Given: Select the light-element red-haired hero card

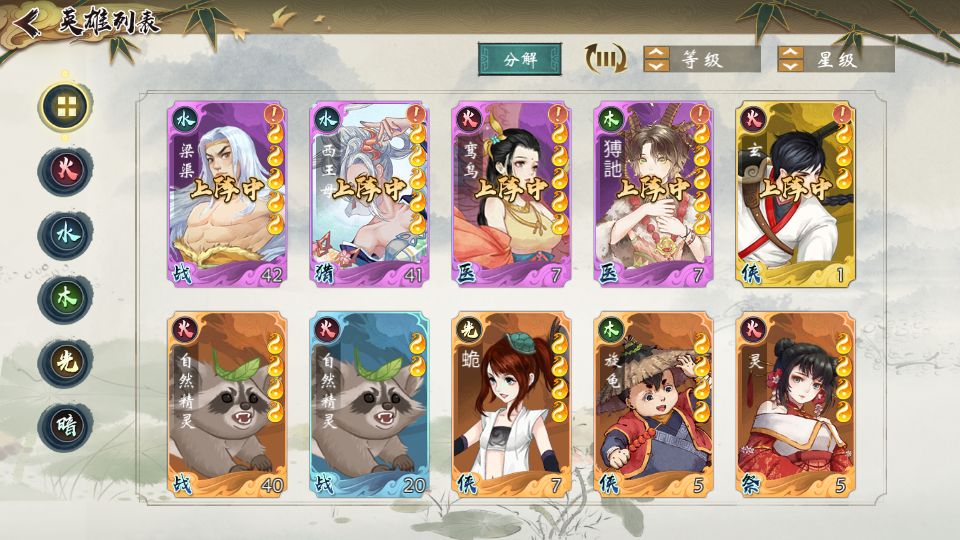Looking at the screenshot, I should coord(512,405).
